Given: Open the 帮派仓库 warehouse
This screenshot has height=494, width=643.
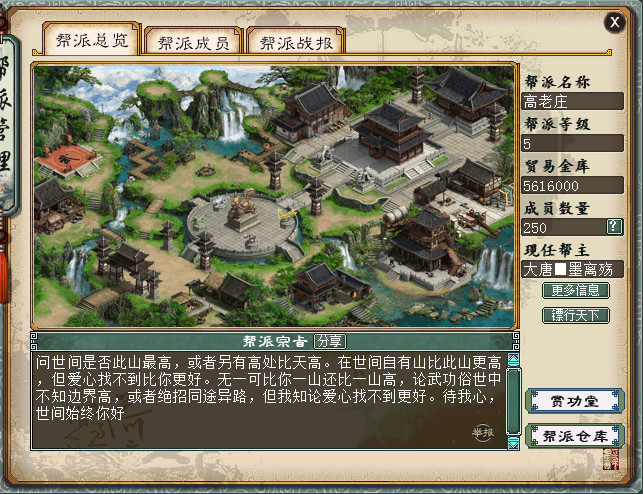Looking at the screenshot, I should pyautogui.click(x=574, y=436).
